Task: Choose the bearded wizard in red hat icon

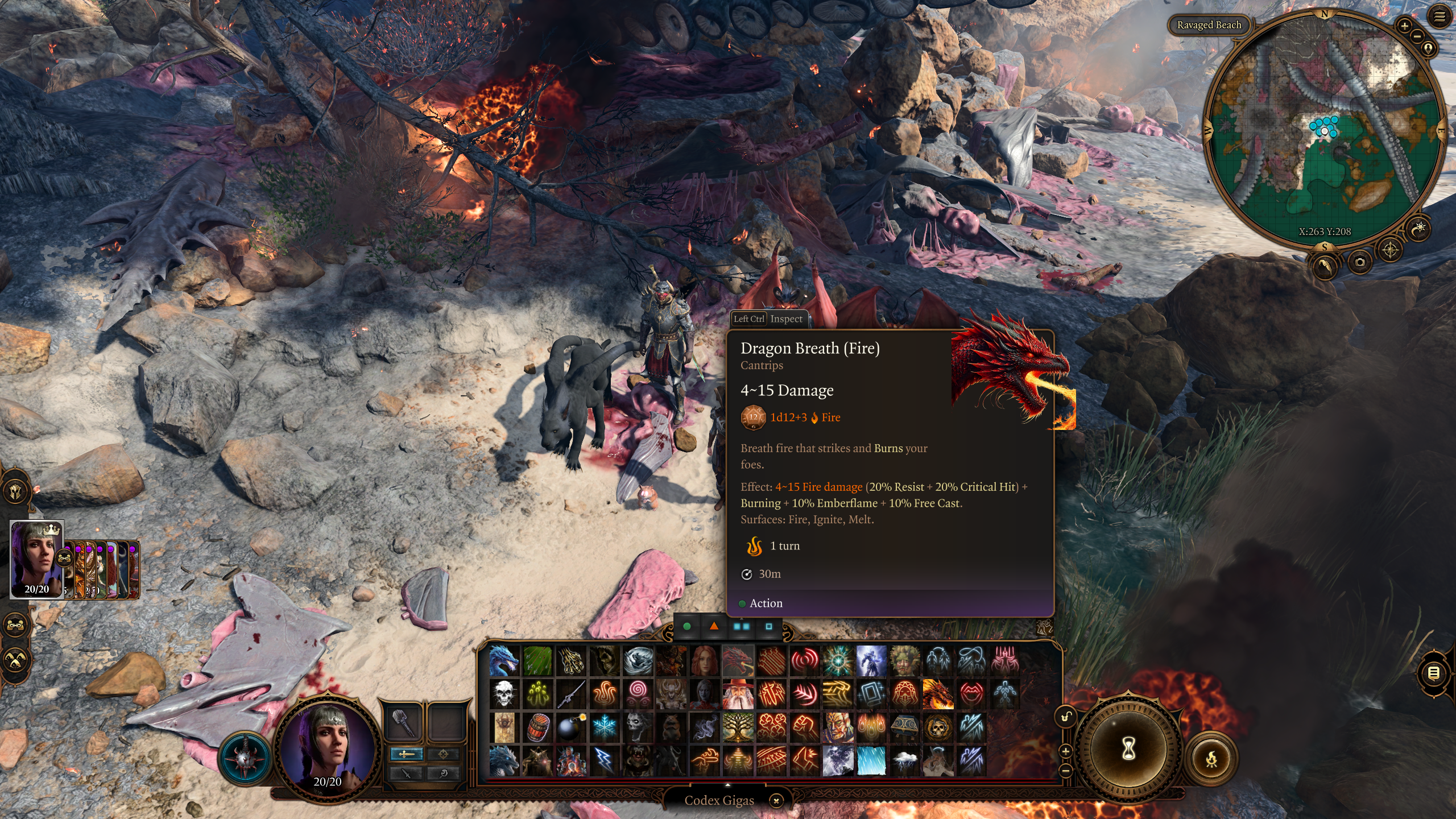Action: (x=738, y=694)
